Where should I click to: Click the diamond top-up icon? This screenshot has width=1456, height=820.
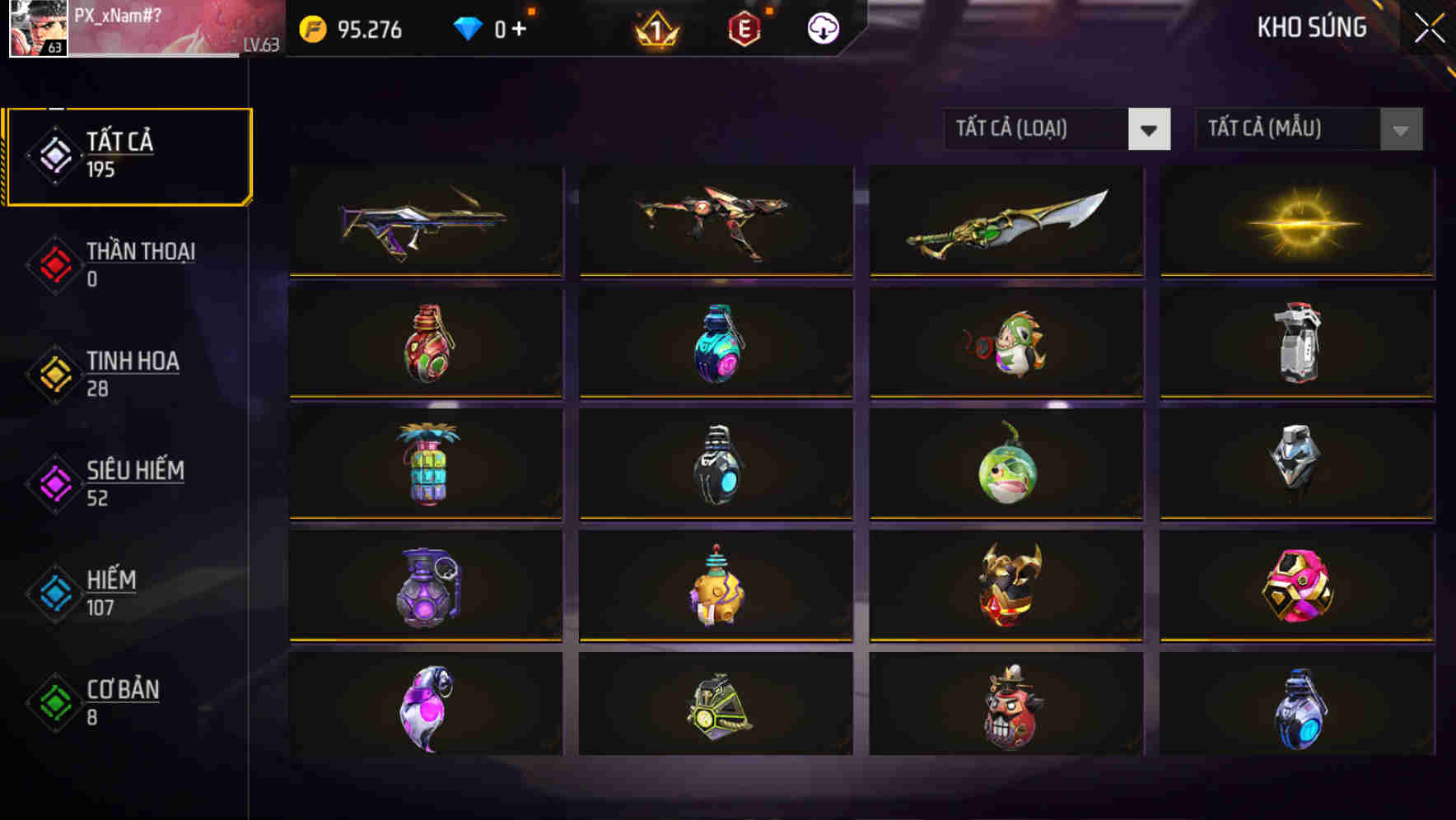pos(467,27)
